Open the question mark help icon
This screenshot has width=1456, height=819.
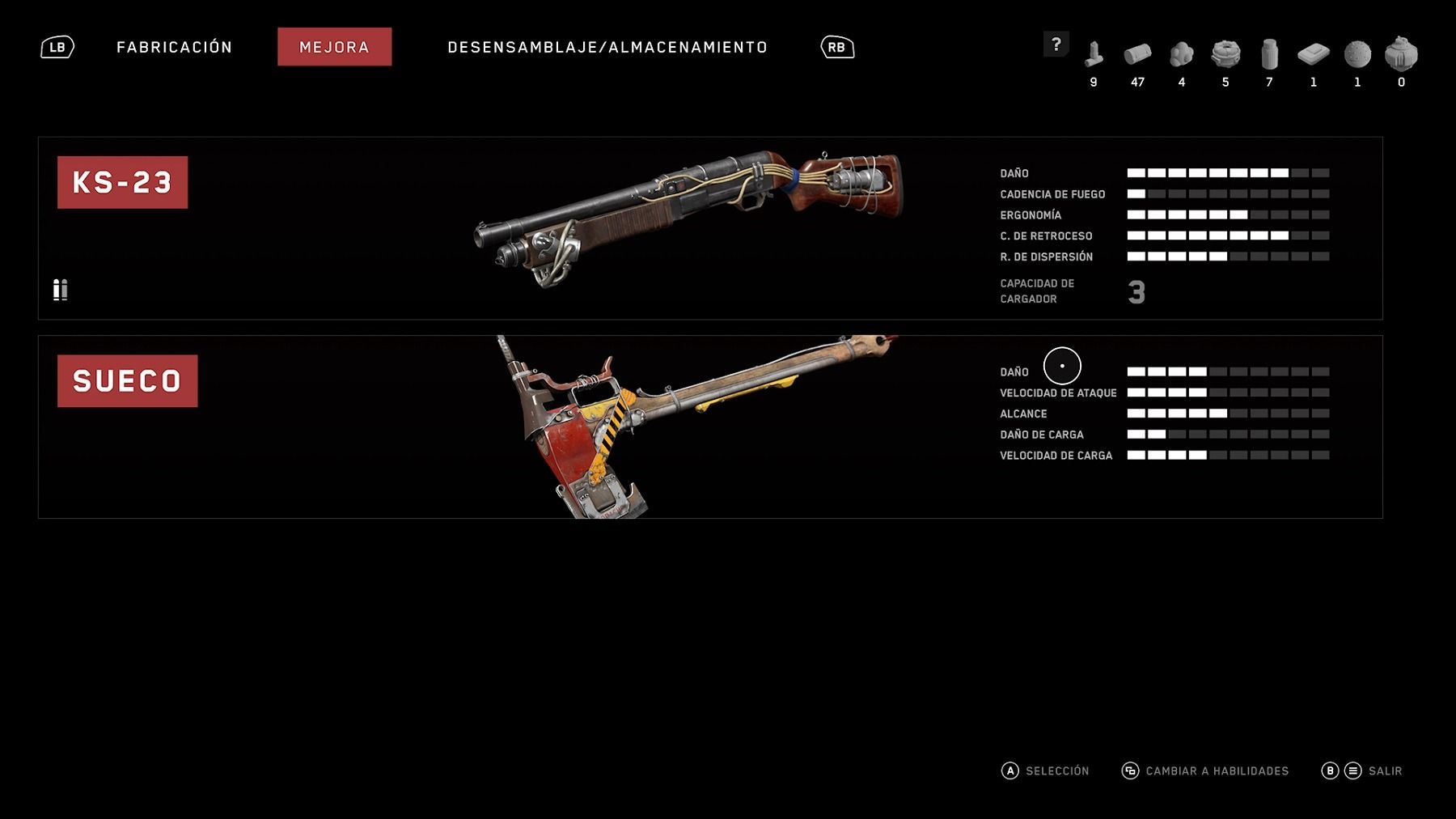click(x=1056, y=45)
